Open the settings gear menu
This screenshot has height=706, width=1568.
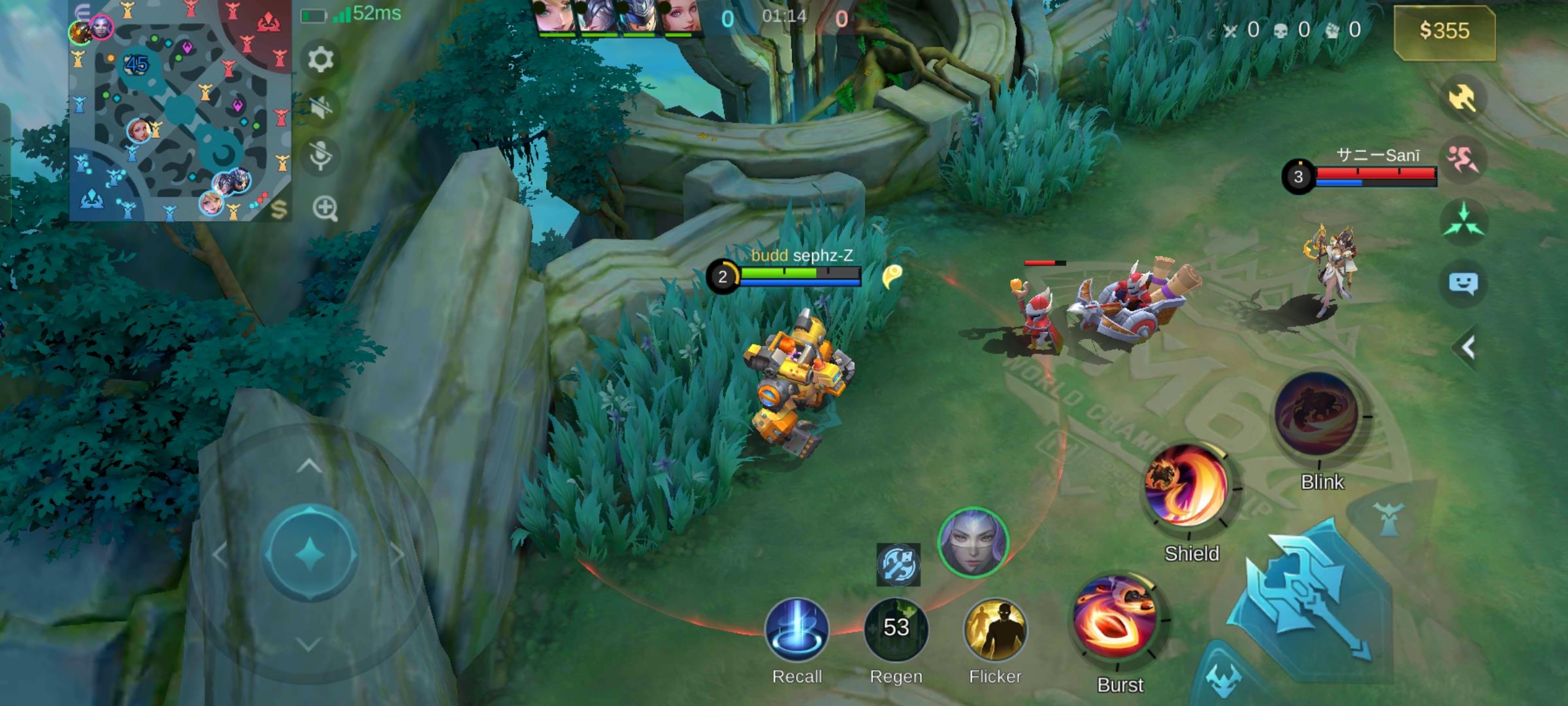click(x=320, y=59)
